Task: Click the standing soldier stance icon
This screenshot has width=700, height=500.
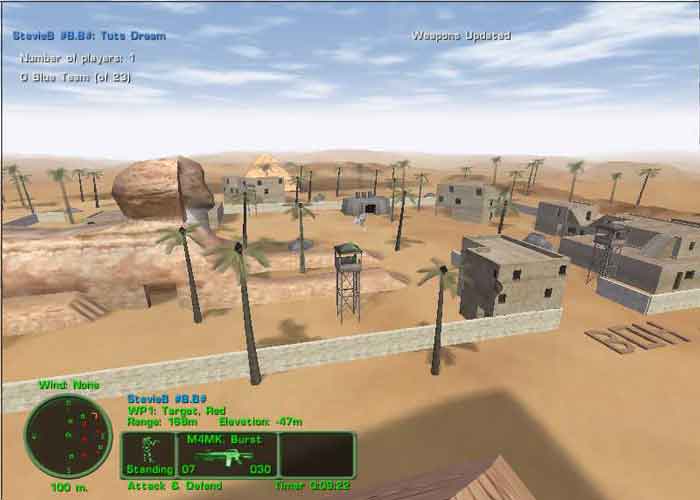Action: pos(151,450)
